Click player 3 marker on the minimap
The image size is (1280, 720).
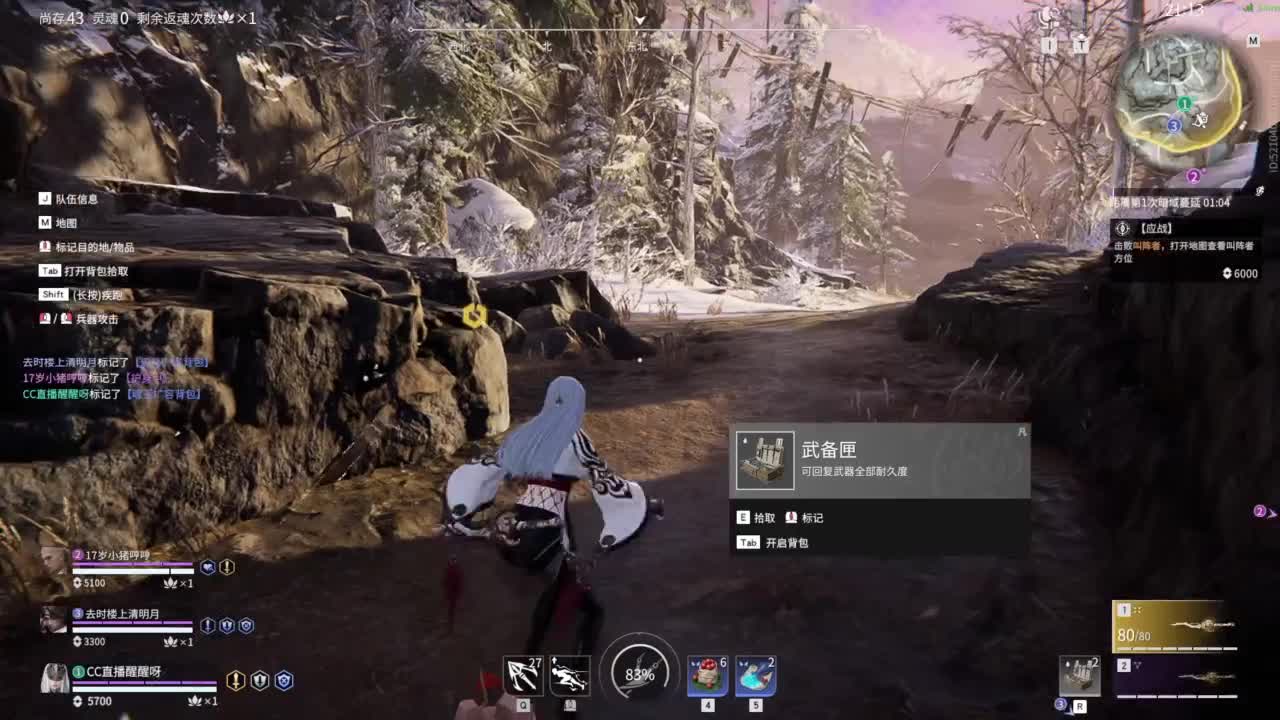1172,125
